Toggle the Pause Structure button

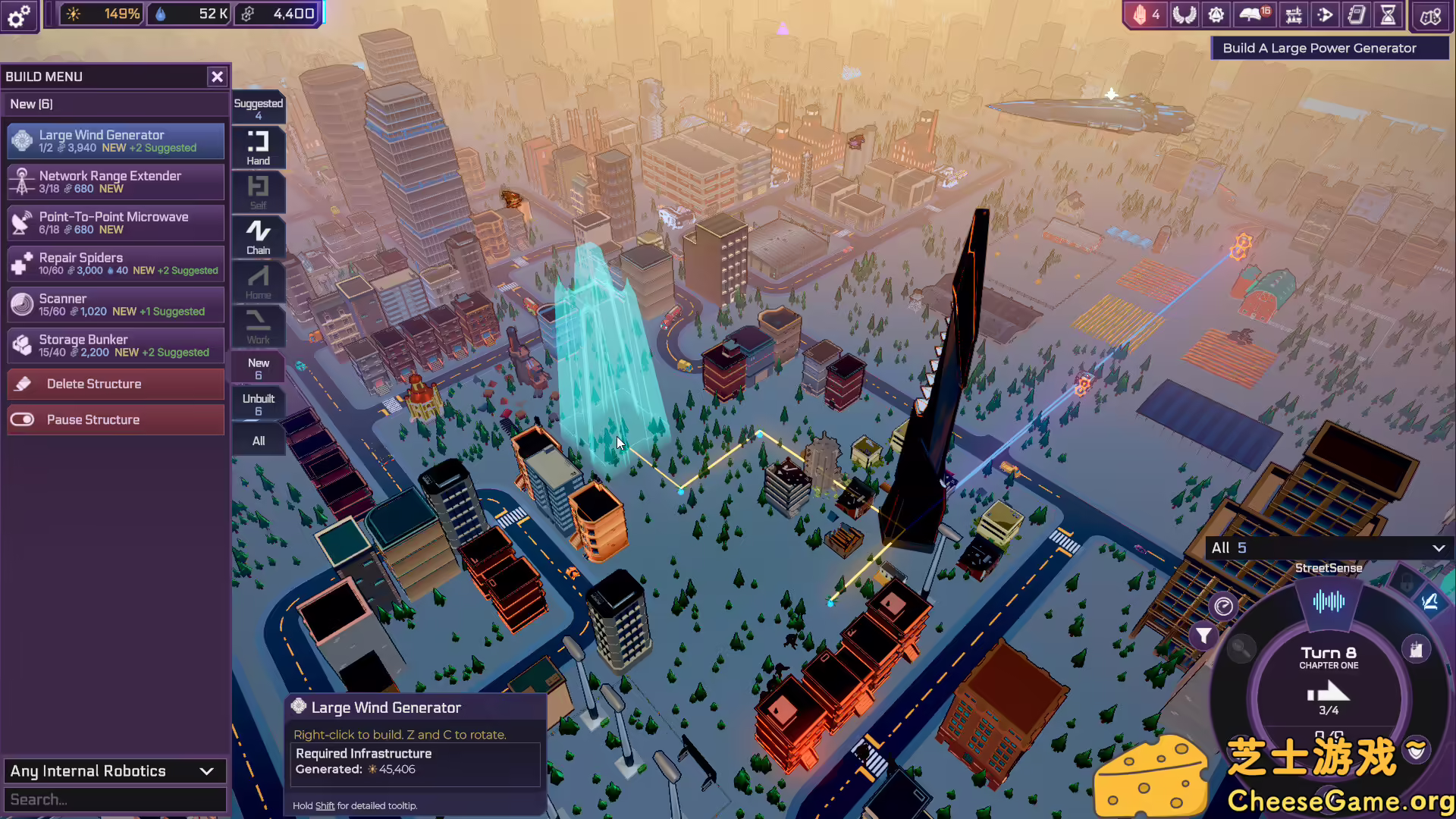pyautogui.click(x=116, y=419)
